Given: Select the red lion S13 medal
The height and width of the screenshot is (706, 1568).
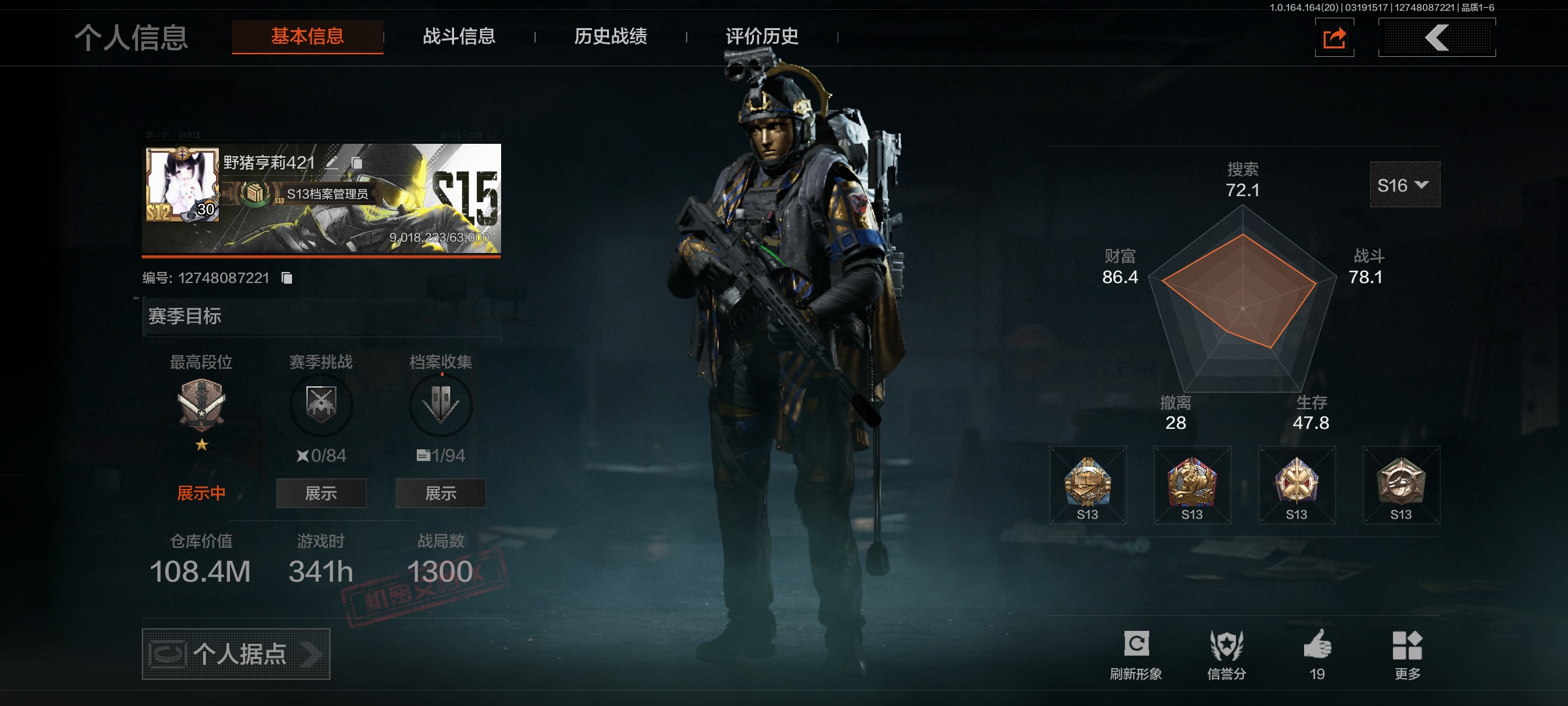Looking at the screenshot, I should tap(1192, 485).
